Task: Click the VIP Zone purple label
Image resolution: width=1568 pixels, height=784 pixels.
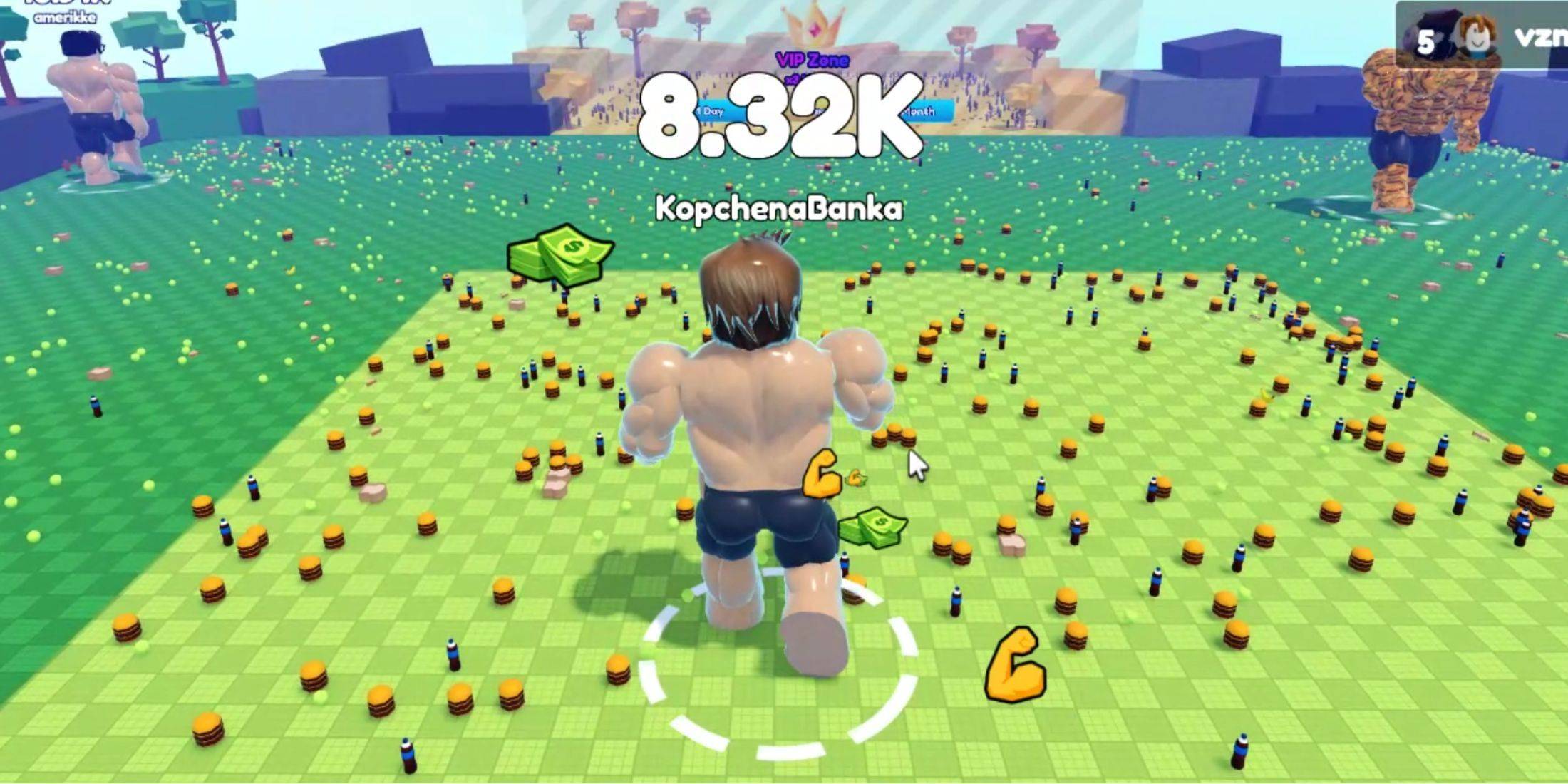Action: (813, 61)
